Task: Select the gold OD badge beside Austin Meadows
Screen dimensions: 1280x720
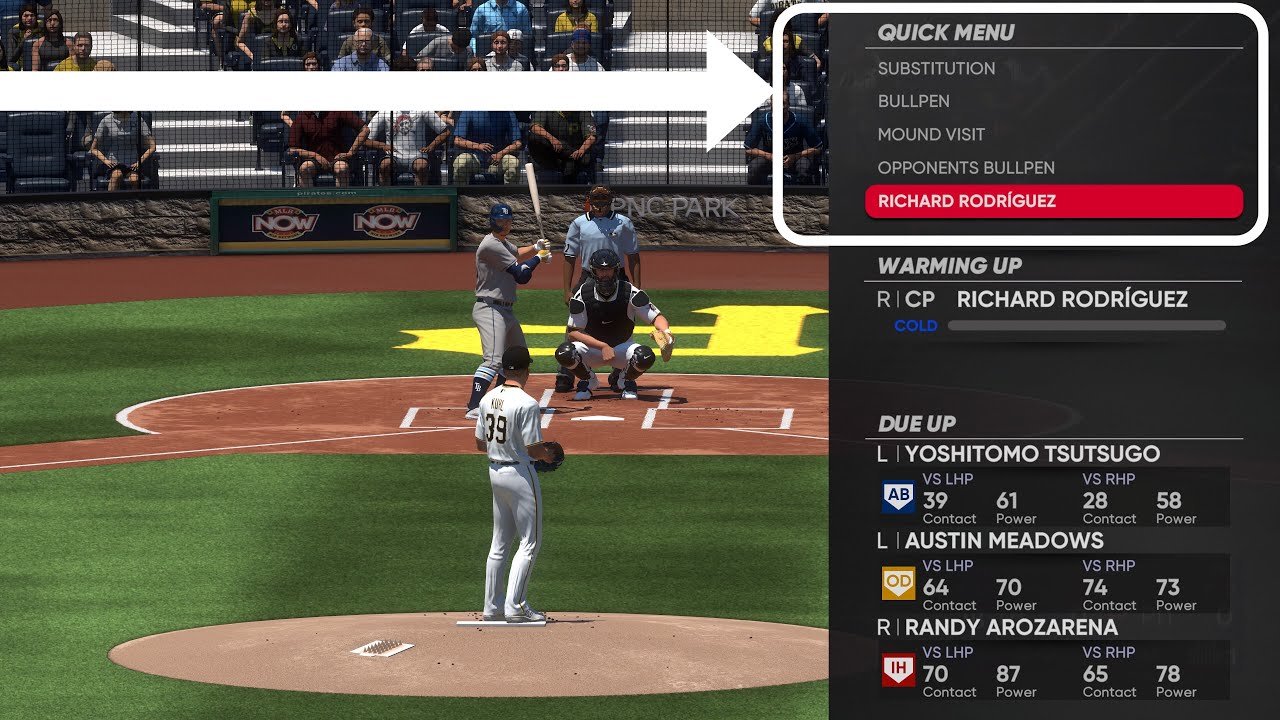Action: [897, 584]
